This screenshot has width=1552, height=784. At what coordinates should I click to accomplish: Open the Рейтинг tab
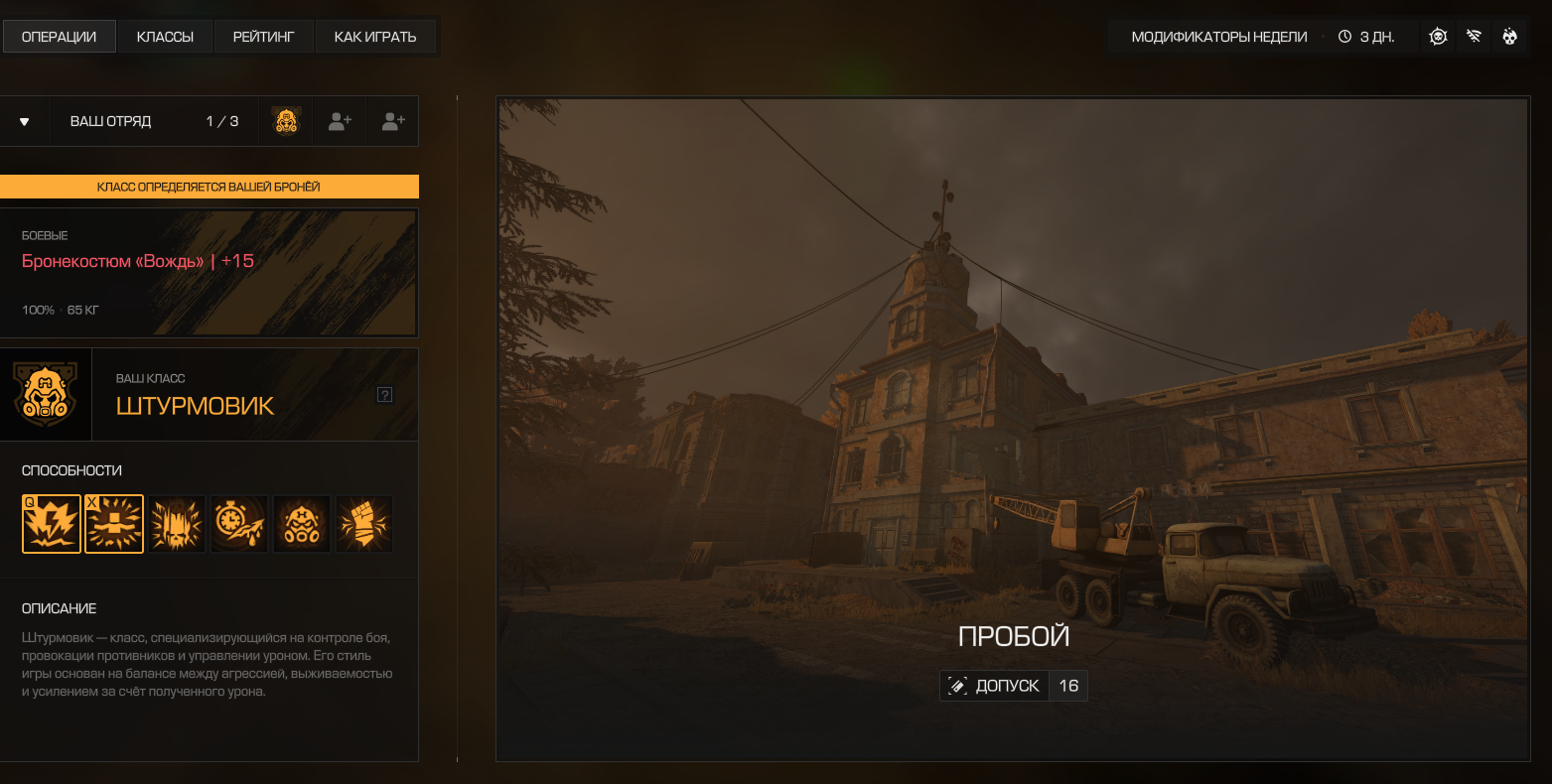(x=263, y=37)
